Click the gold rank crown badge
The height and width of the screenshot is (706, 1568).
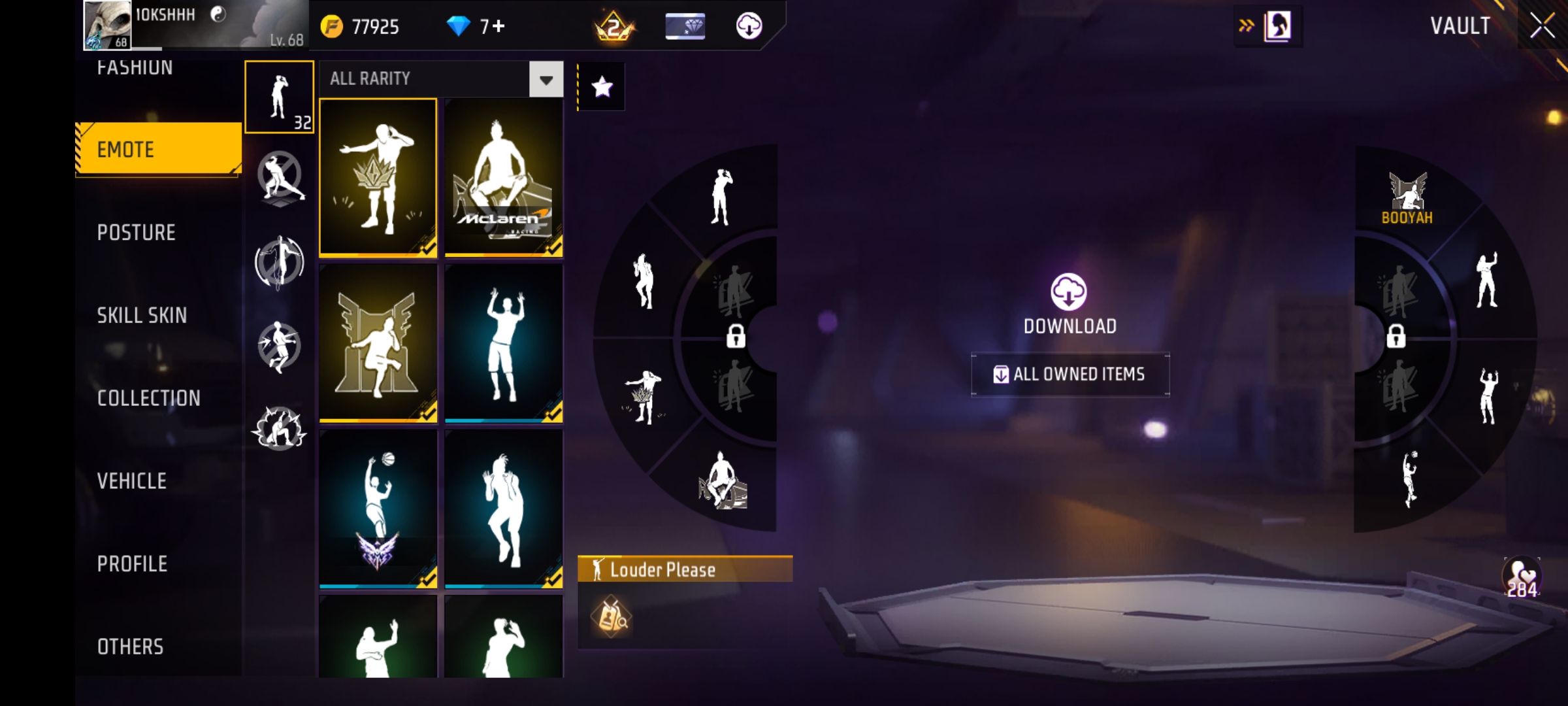point(614,27)
